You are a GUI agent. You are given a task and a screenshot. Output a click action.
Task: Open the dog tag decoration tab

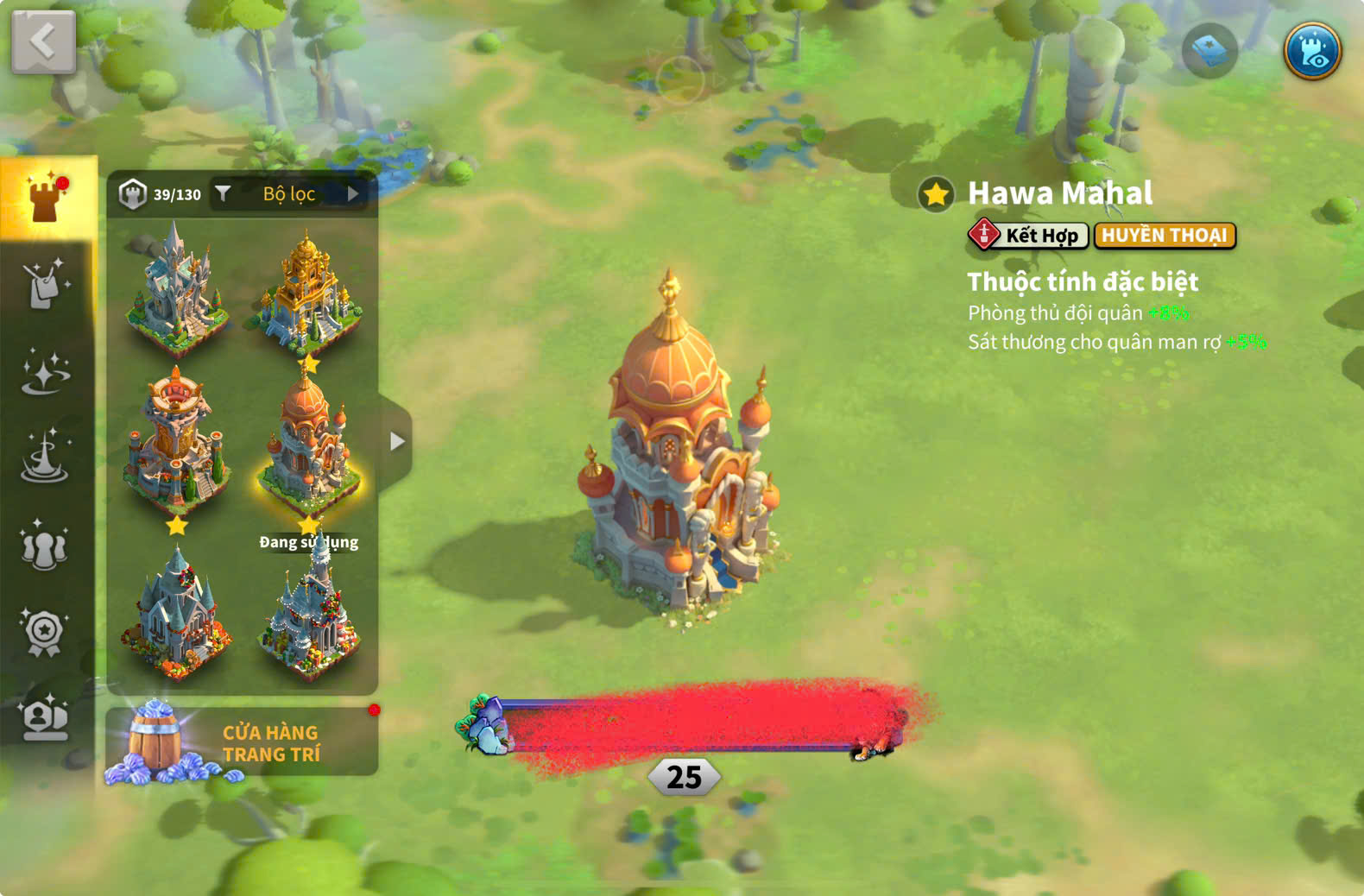pyautogui.click(x=45, y=283)
